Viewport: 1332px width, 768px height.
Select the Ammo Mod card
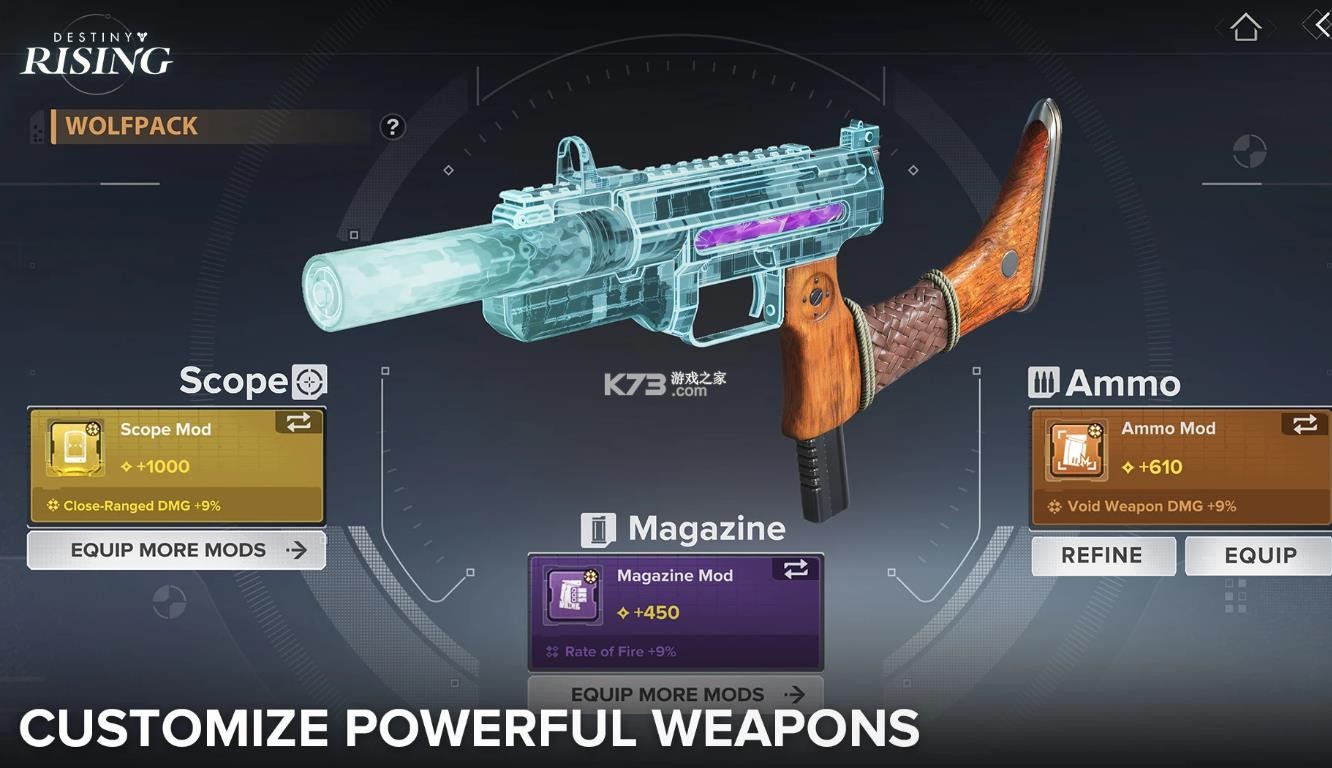tap(1180, 467)
